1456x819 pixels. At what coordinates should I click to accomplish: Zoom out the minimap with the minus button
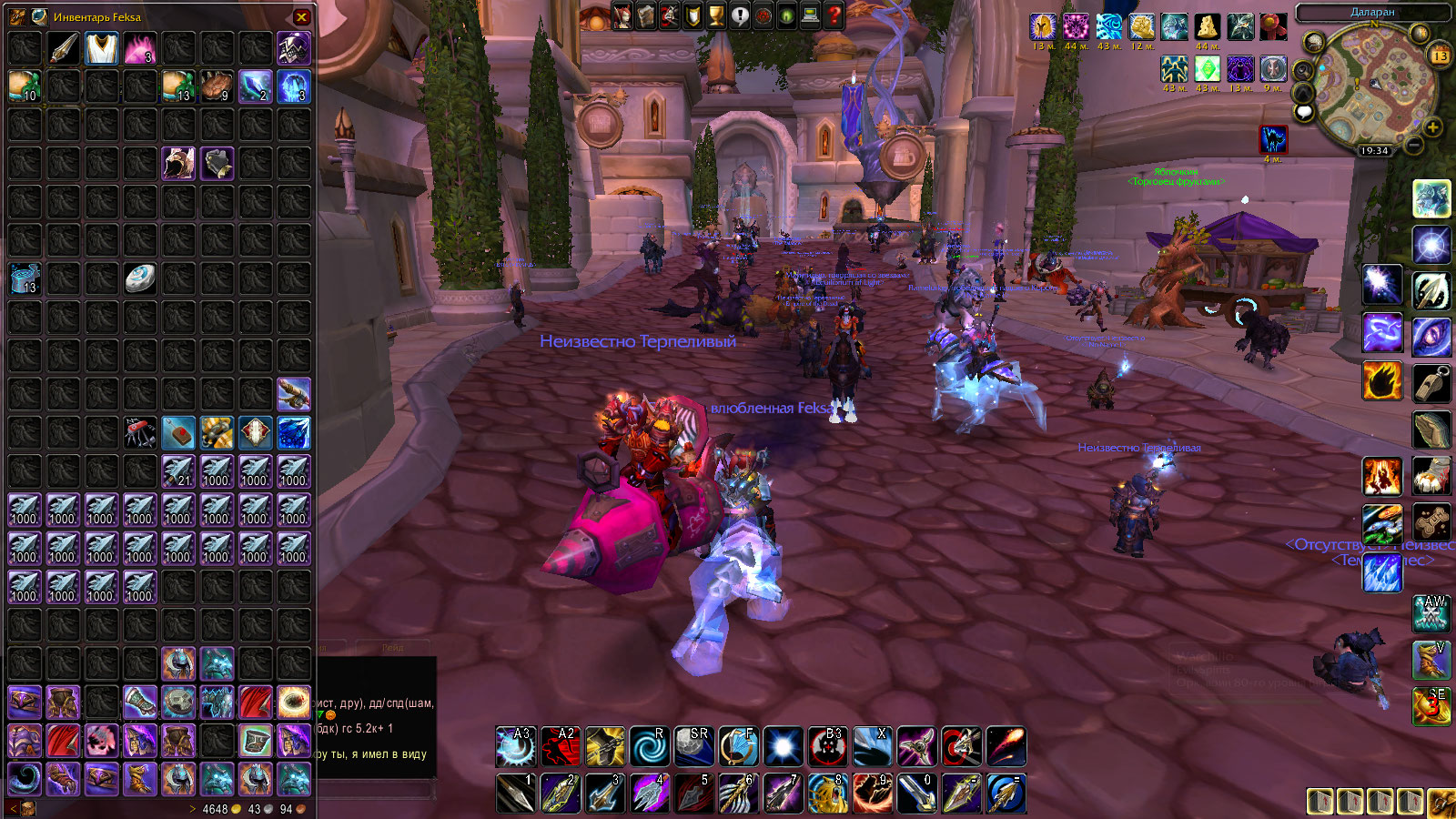[1413, 145]
